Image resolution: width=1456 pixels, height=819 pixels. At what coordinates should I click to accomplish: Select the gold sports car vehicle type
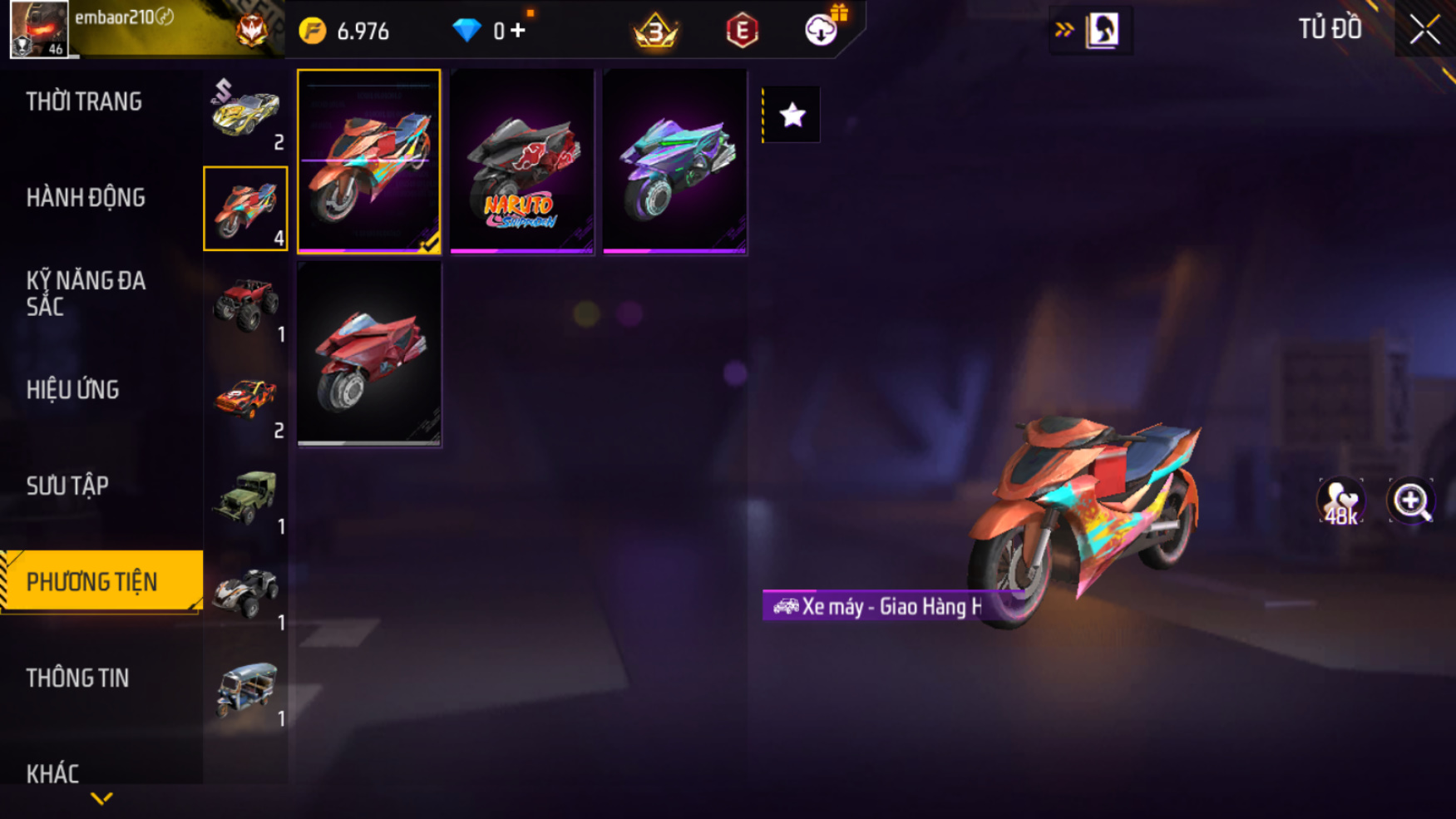click(x=245, y=113)
